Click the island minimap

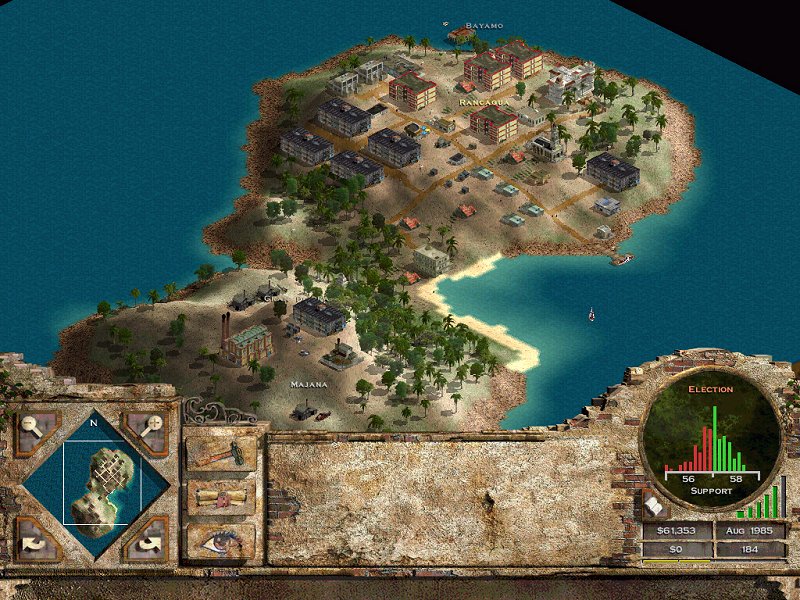pos(102,484)
